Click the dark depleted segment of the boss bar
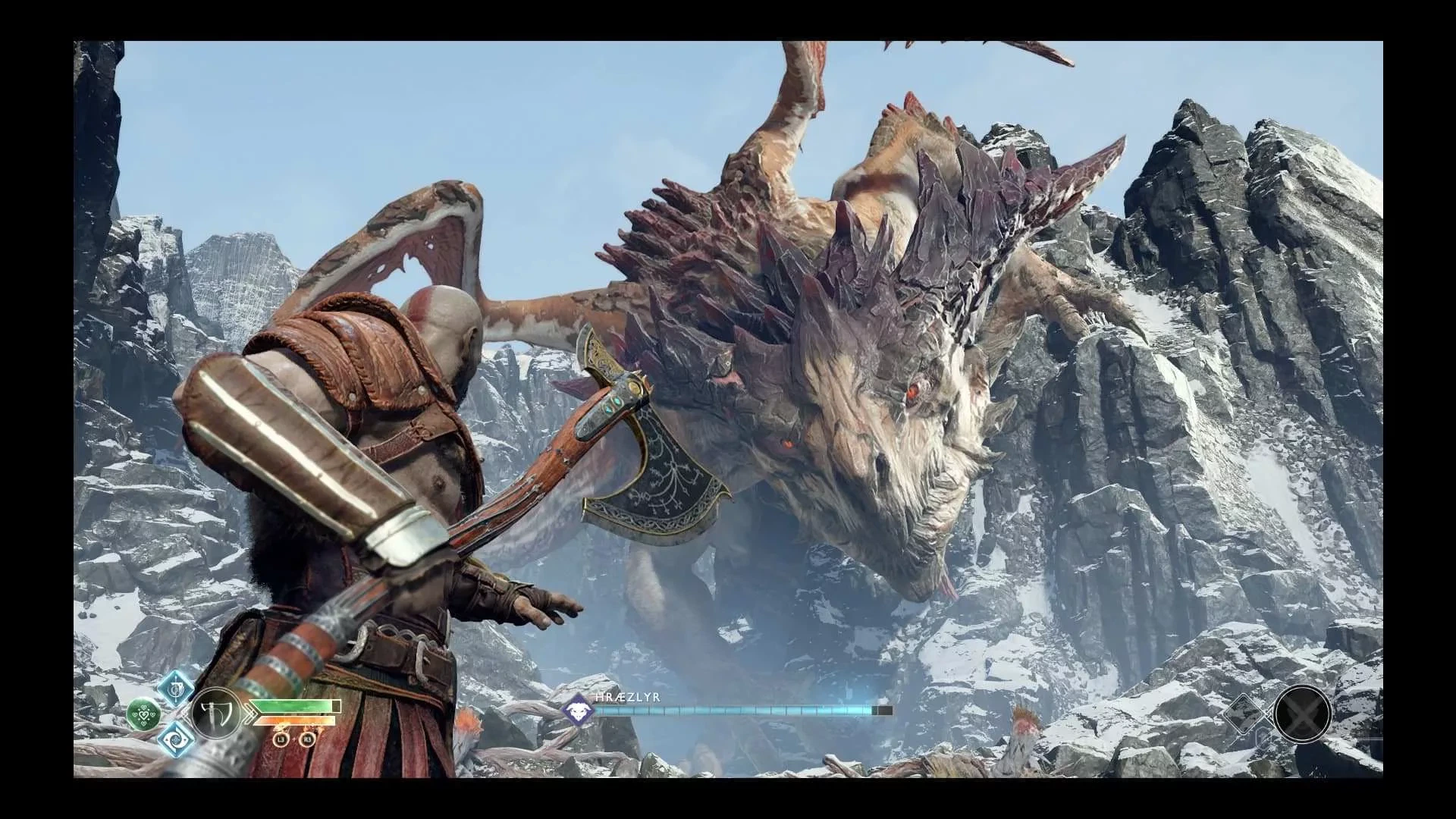 [883, 710]
